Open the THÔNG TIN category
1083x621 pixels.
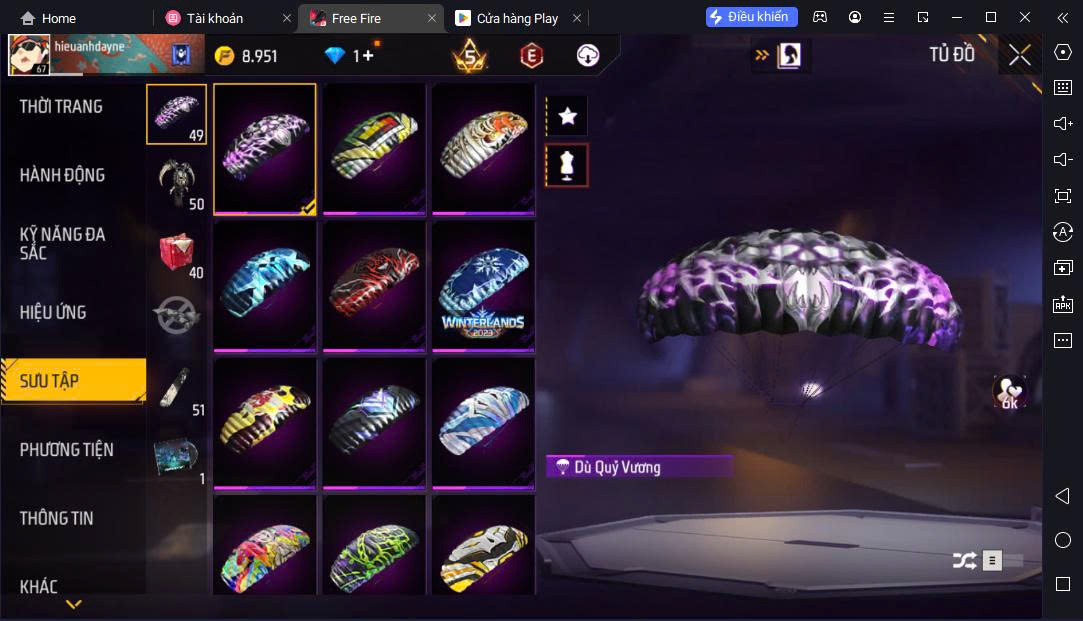click(57, 518)
